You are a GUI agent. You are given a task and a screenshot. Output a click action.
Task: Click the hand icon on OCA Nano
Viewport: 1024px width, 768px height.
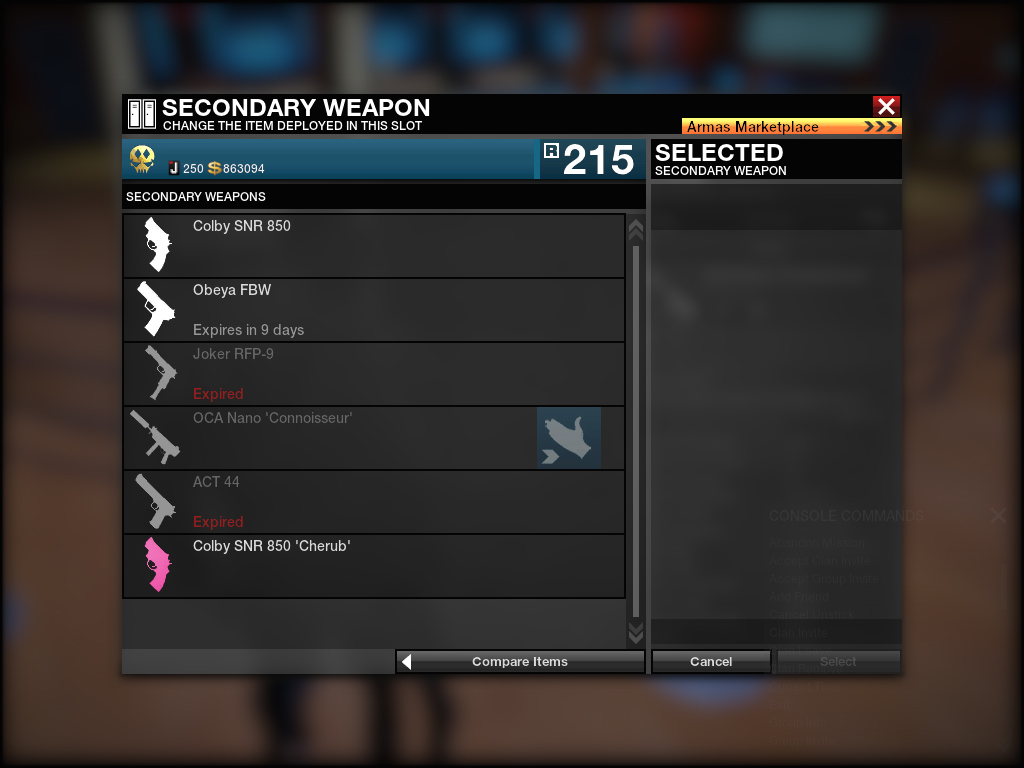[x=569, y=438]
